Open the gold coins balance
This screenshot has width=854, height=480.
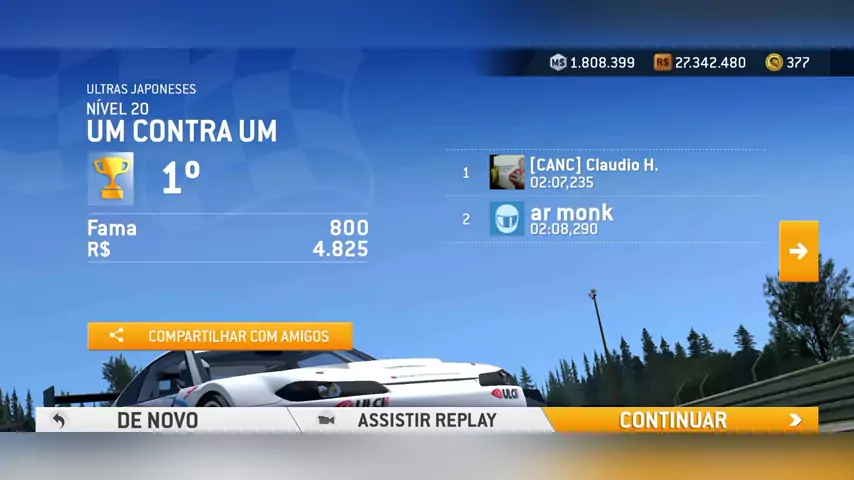pyautogui.click(x=788, y=62)
